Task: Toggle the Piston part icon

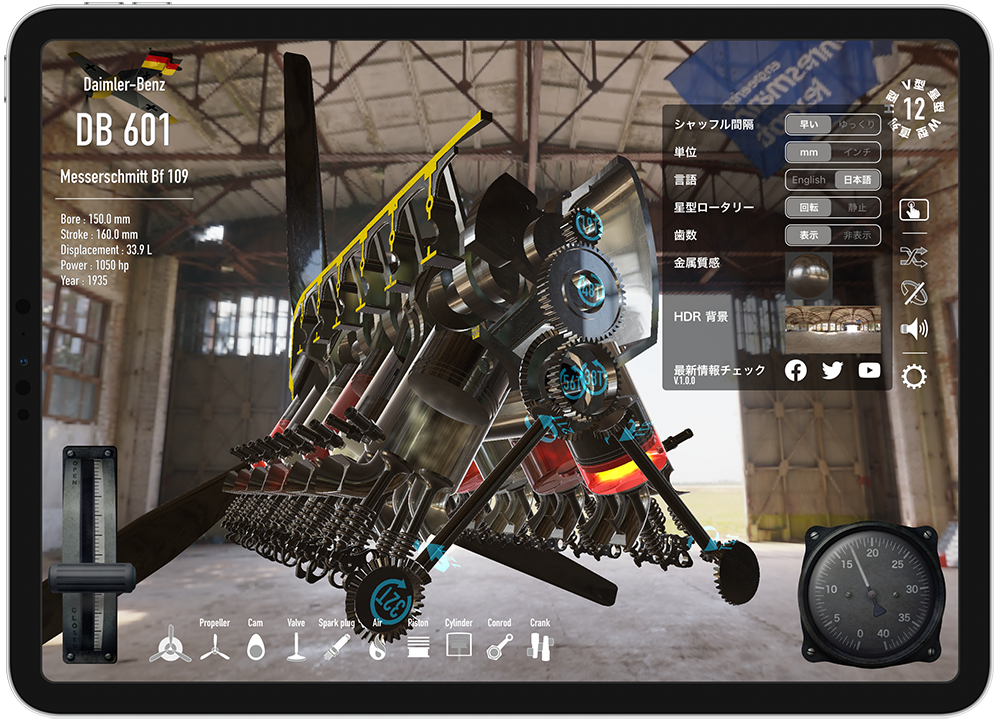Action: click(x=418, y=647)
